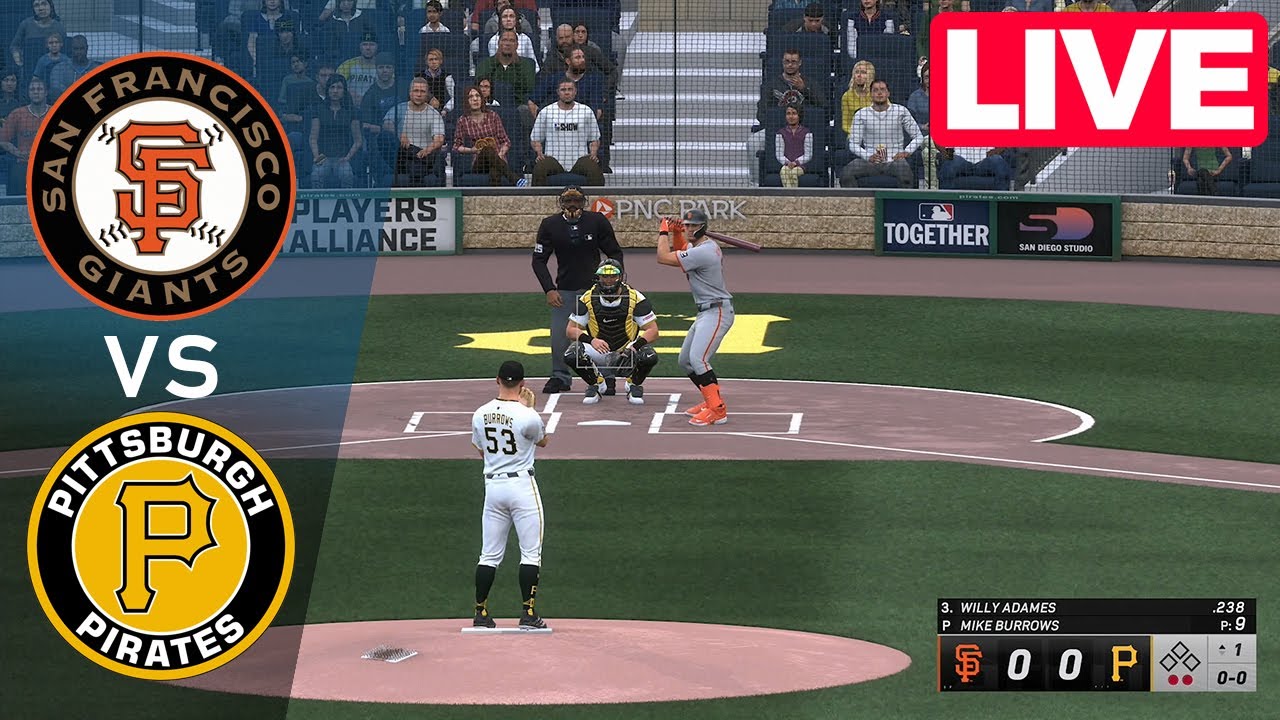Click the .238 batting average display

tap(1230, 607)
